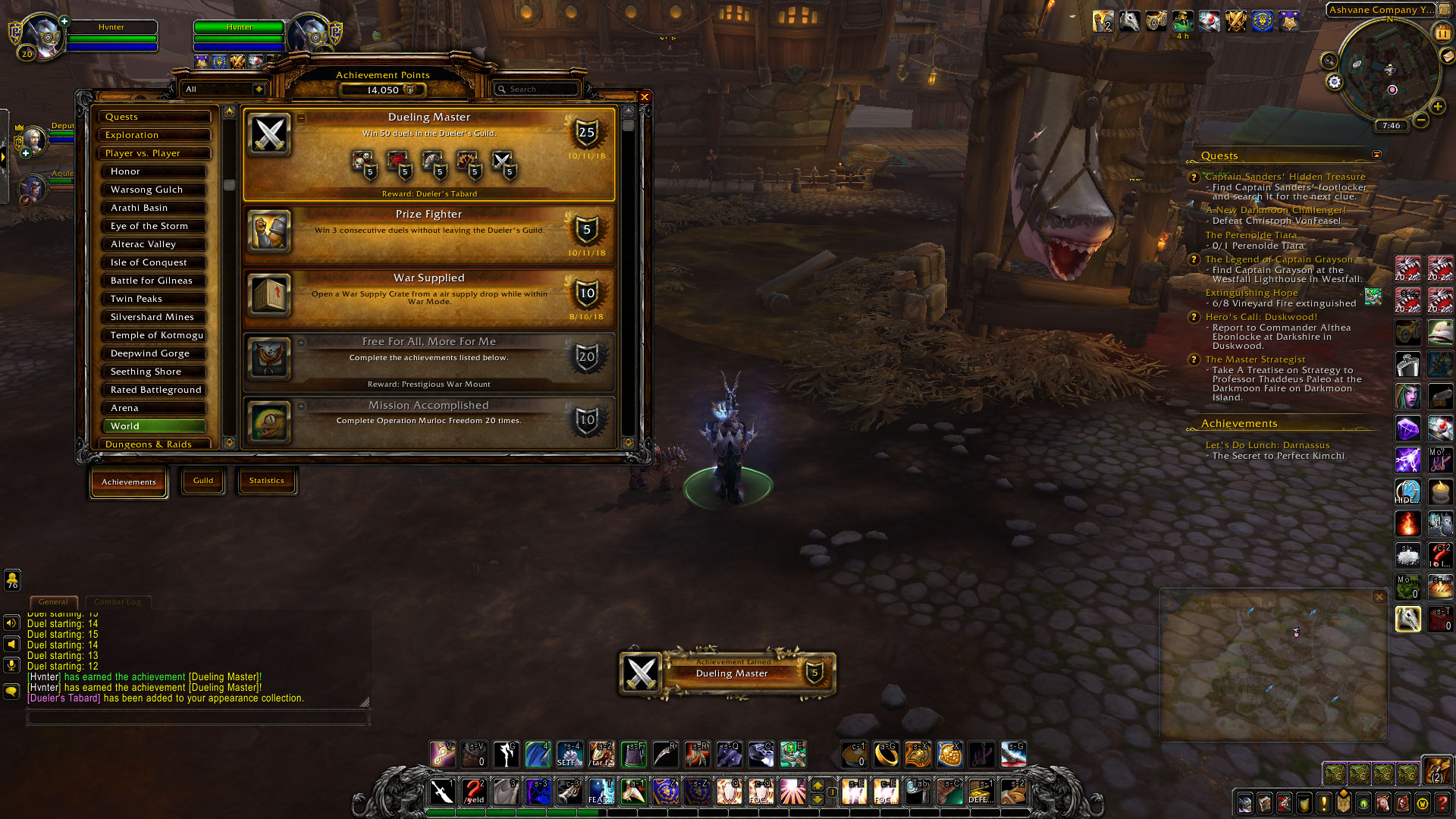Expand the War Supplied achievement
The image size is (1456, 819).
pos(428,296)
